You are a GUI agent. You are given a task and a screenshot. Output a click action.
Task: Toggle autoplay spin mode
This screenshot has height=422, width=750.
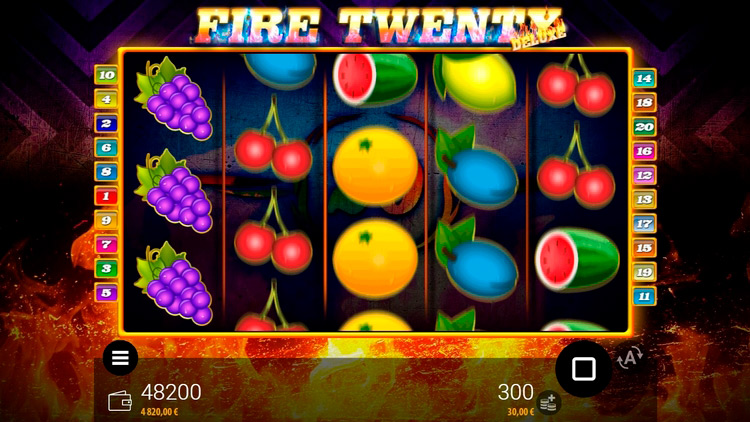[630, 358]
